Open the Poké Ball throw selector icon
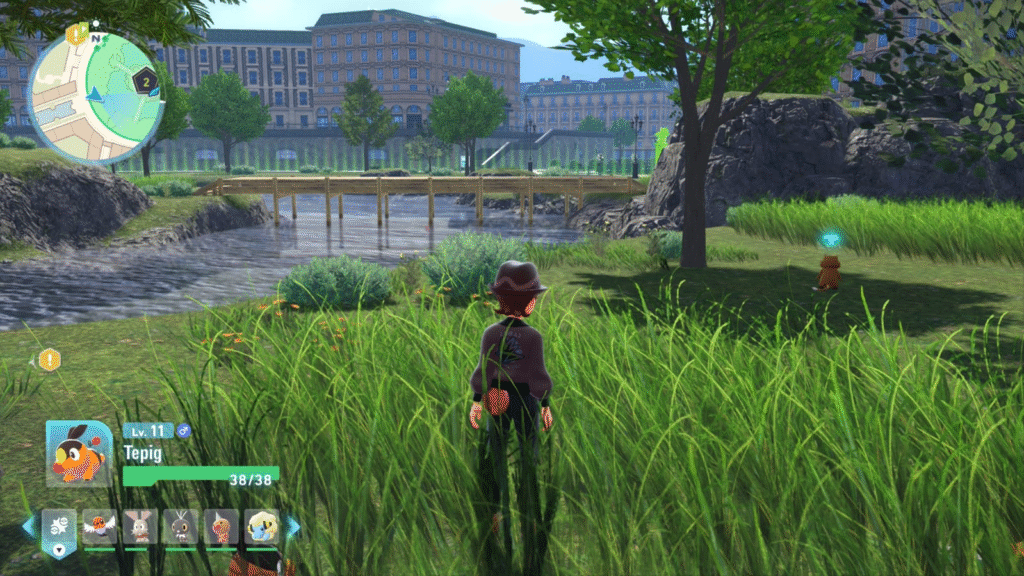 58,526
